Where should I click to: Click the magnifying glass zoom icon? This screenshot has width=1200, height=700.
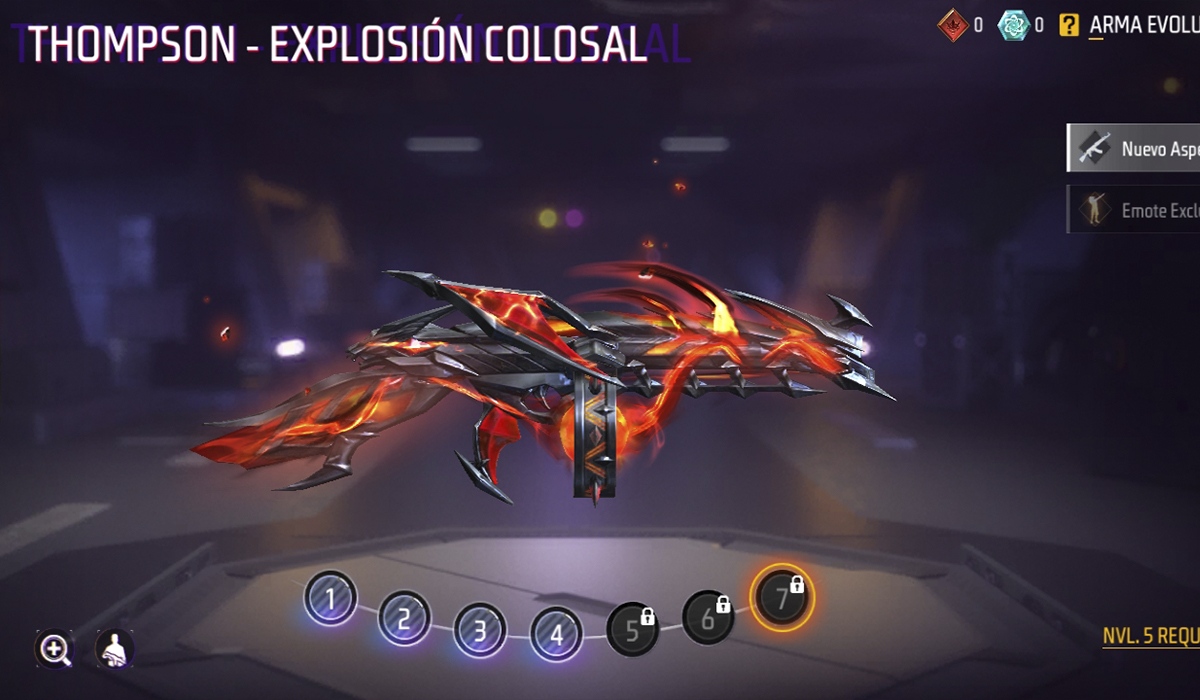54,649
